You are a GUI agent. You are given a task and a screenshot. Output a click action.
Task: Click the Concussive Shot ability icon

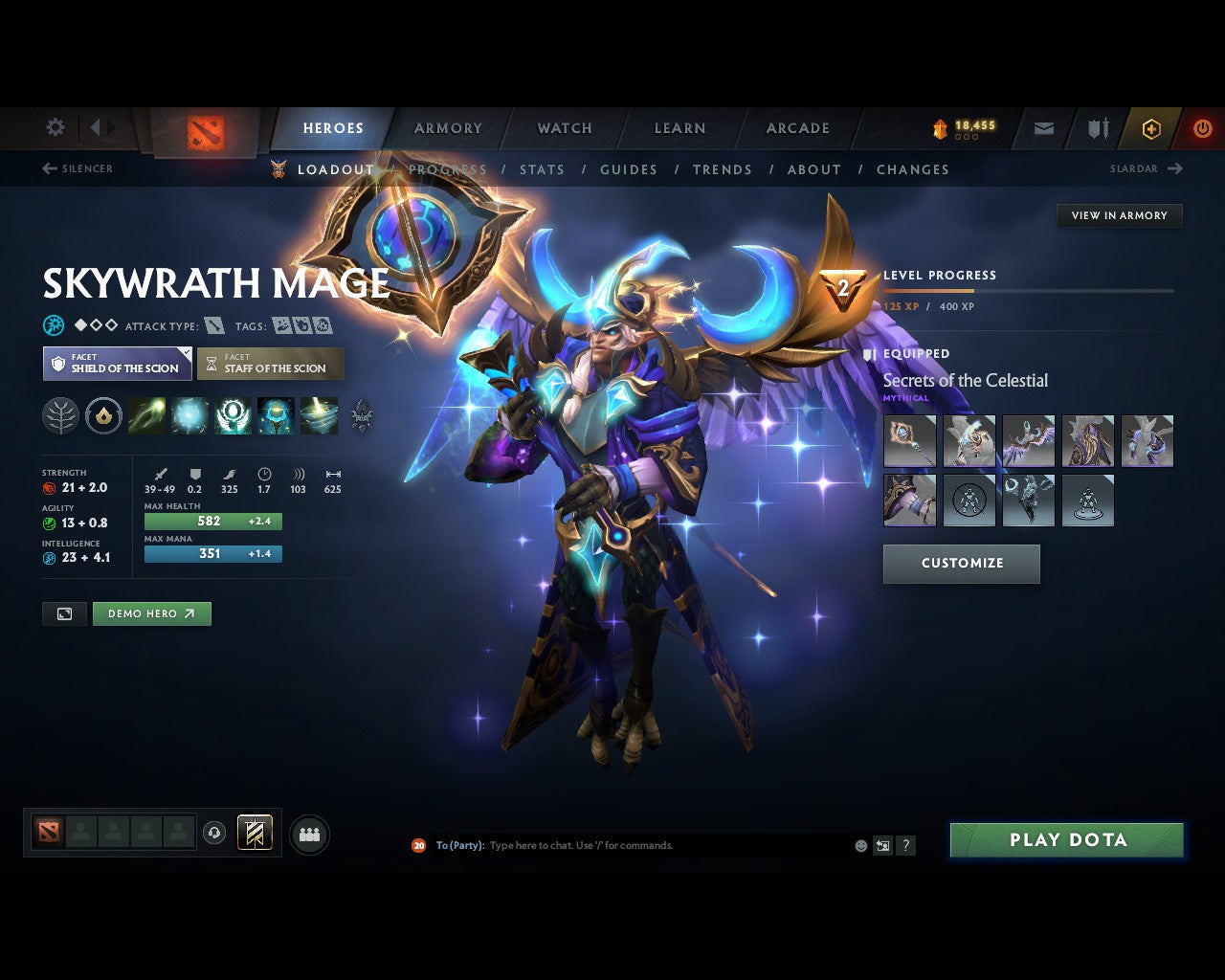[190, 415]
